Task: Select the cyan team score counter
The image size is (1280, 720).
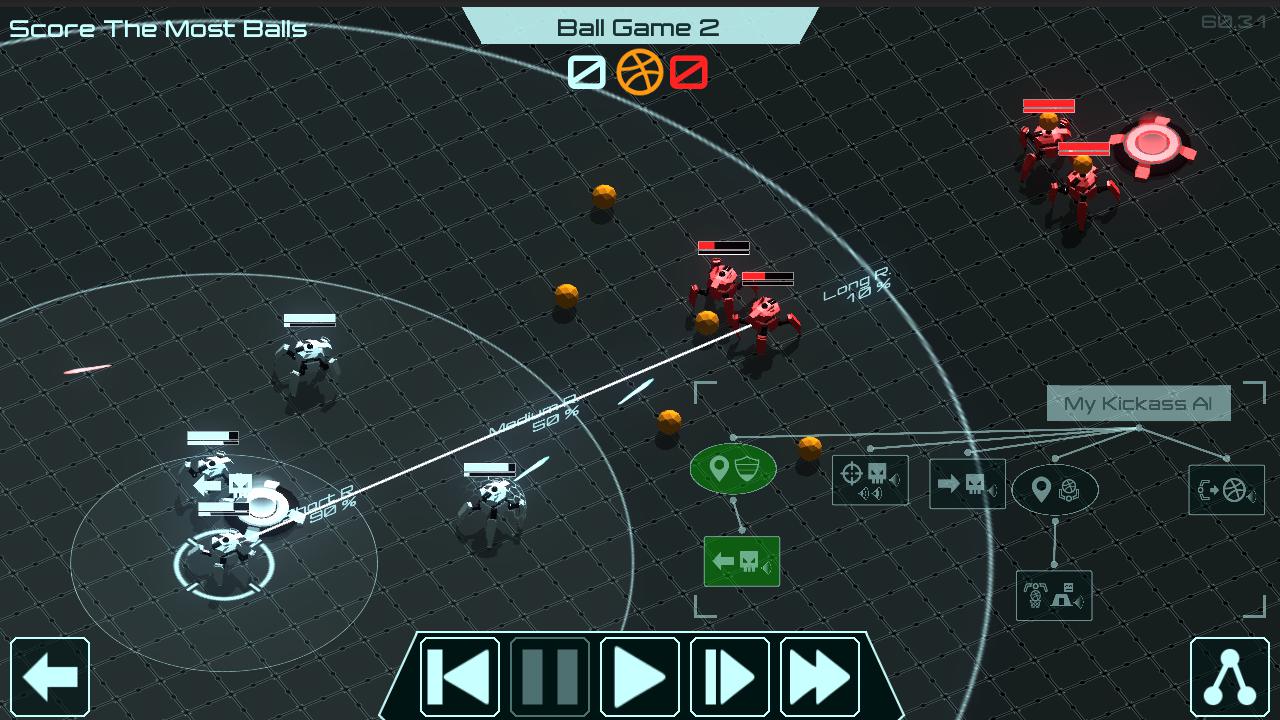Action: coord(585,72)
